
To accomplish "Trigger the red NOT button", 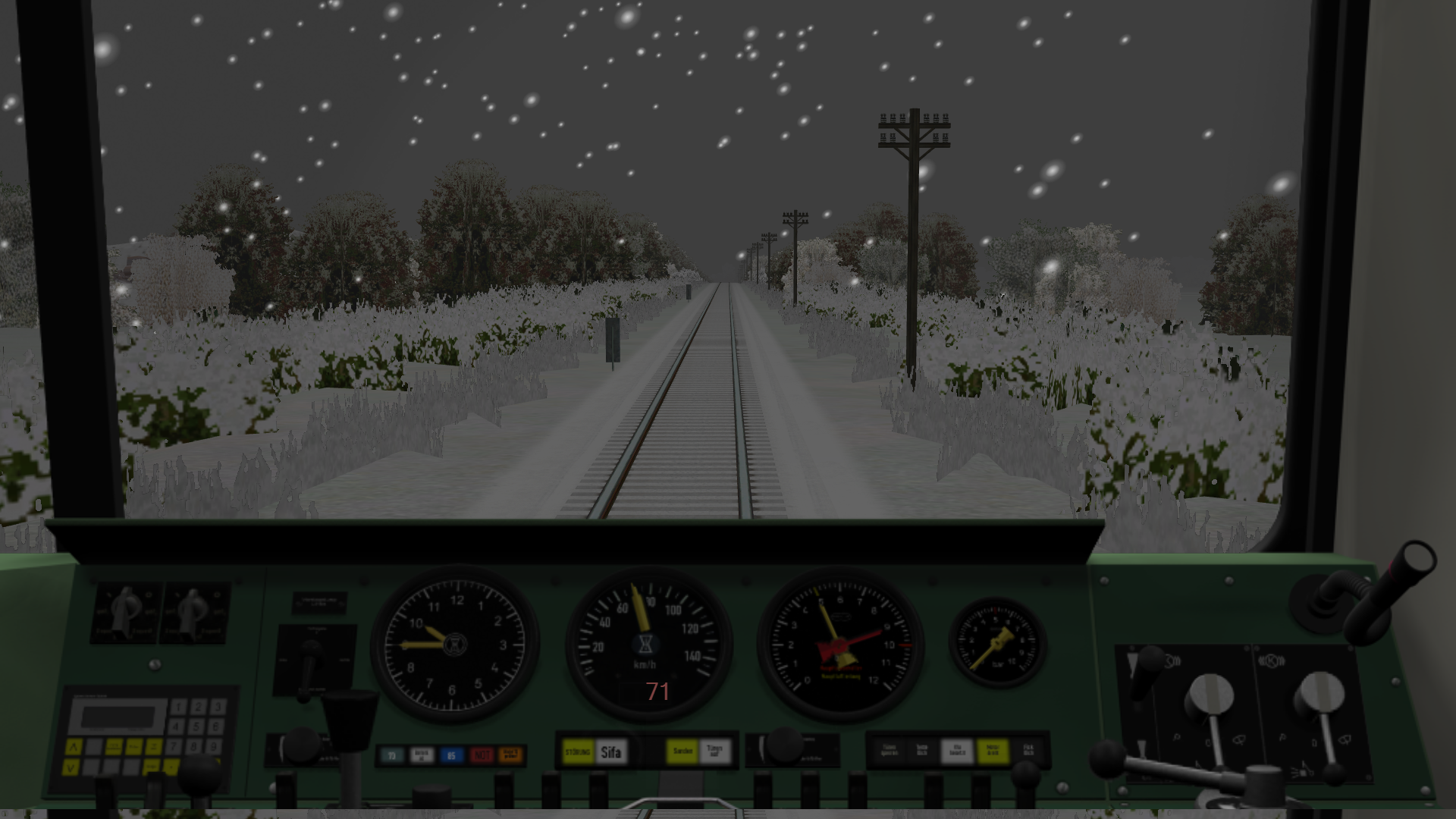I will click(482, 755).
